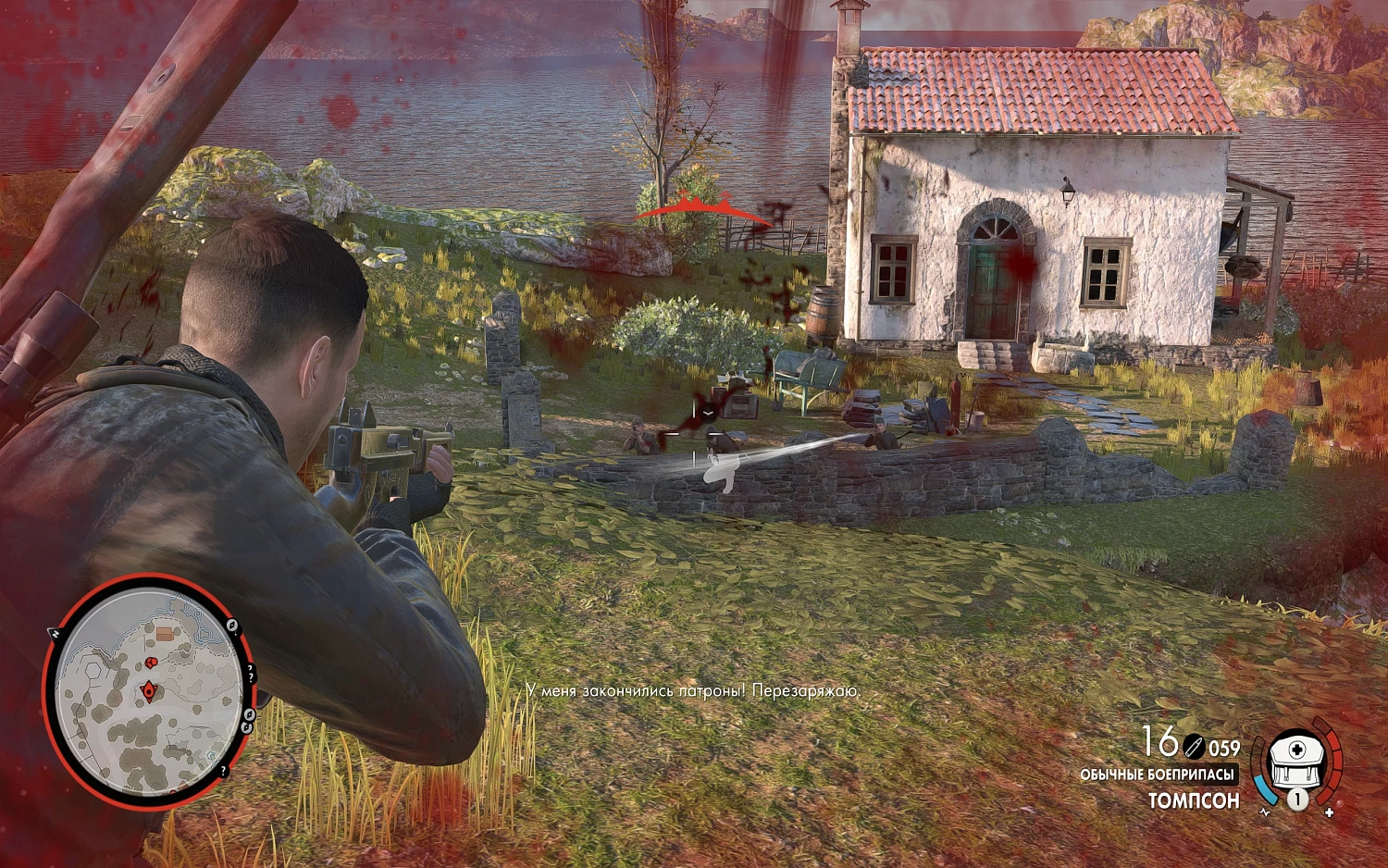1388x868 pixels.
Task: Click the reserve ammo count 059
Action: [x=1224, y=747]
